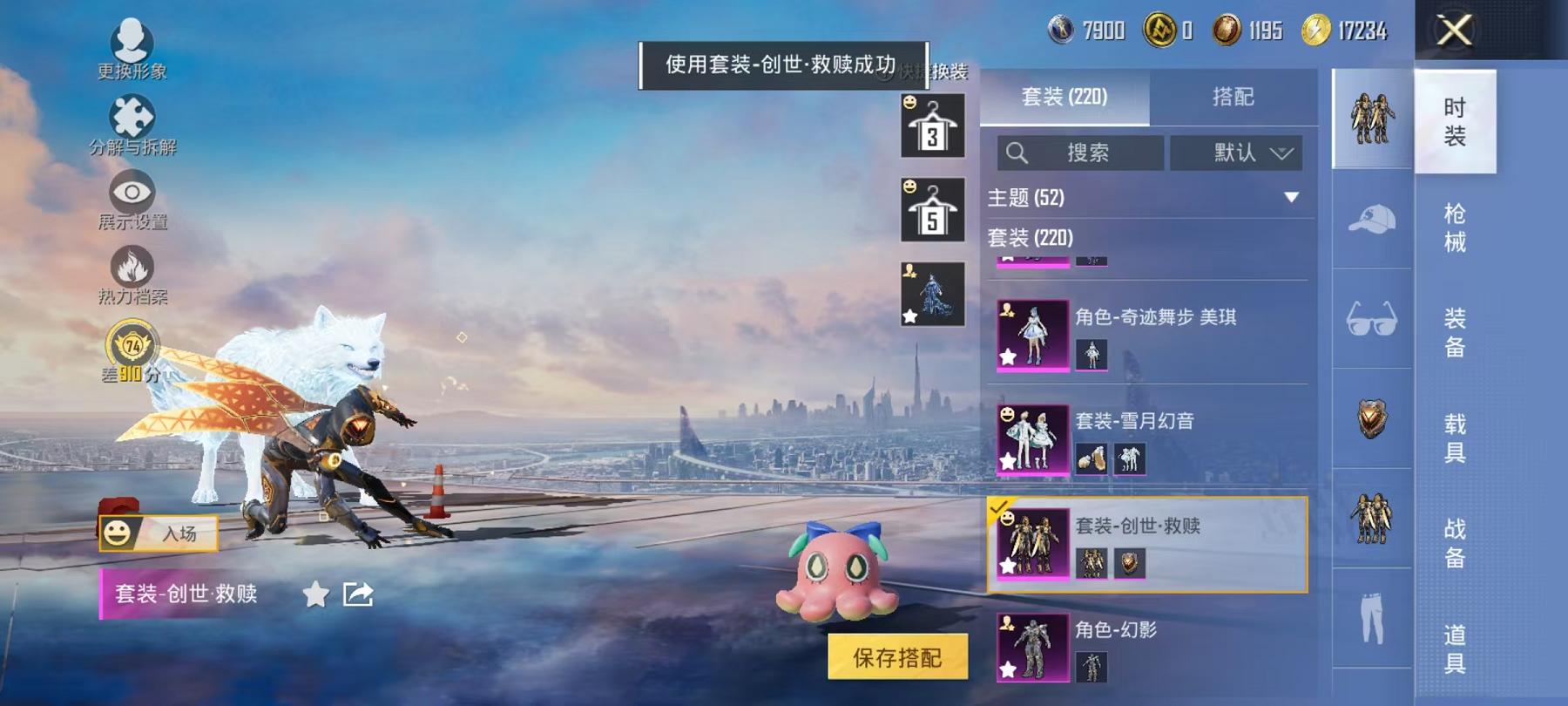The height and width of the screenshot is (706, 1568).
Task: Open the 热力档案 flame profile icon
Action: [x=131, y=265]
